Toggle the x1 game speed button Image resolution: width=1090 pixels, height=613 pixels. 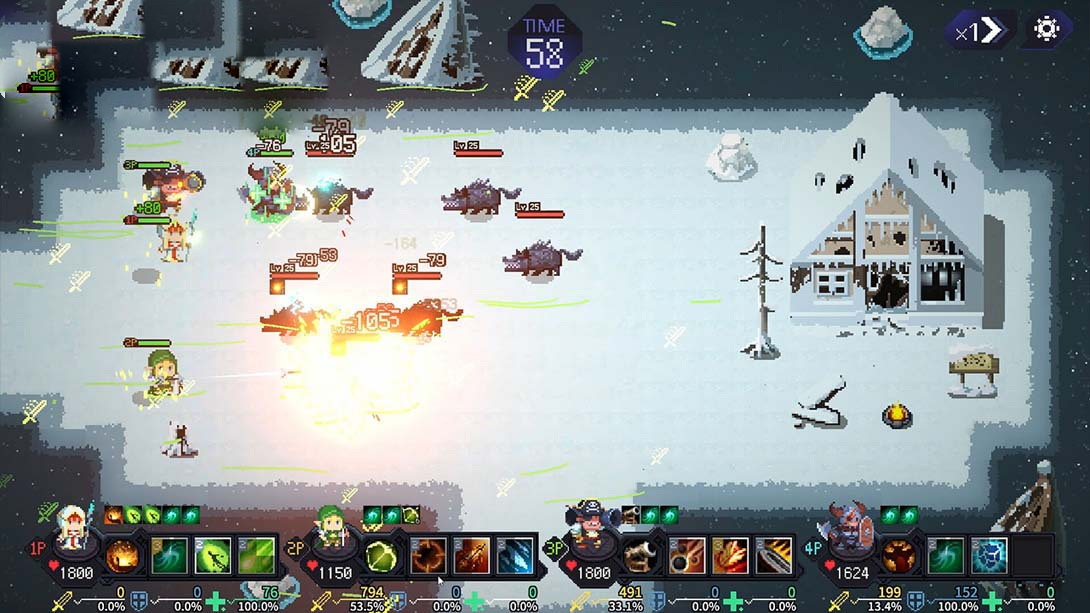click(x=979, y=30)
